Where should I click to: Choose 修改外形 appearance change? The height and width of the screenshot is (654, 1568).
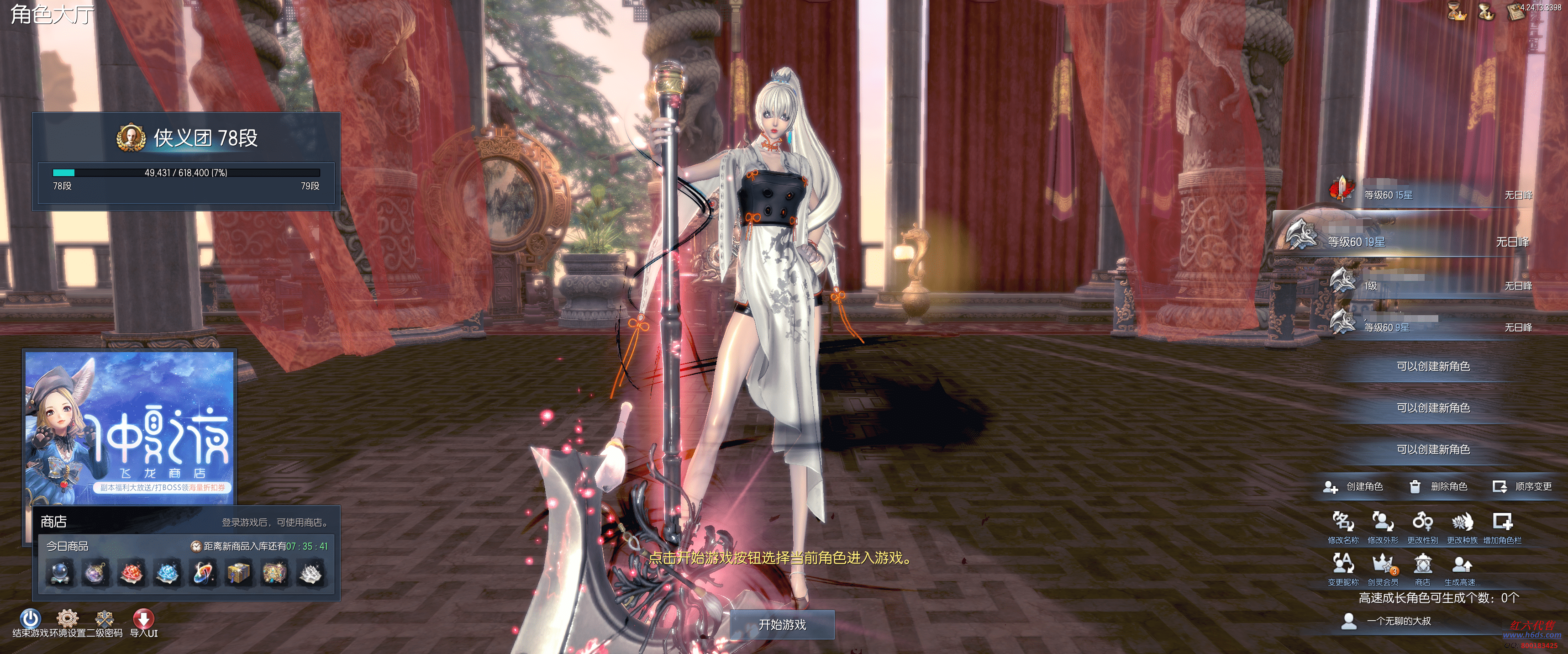(1382, 524)
